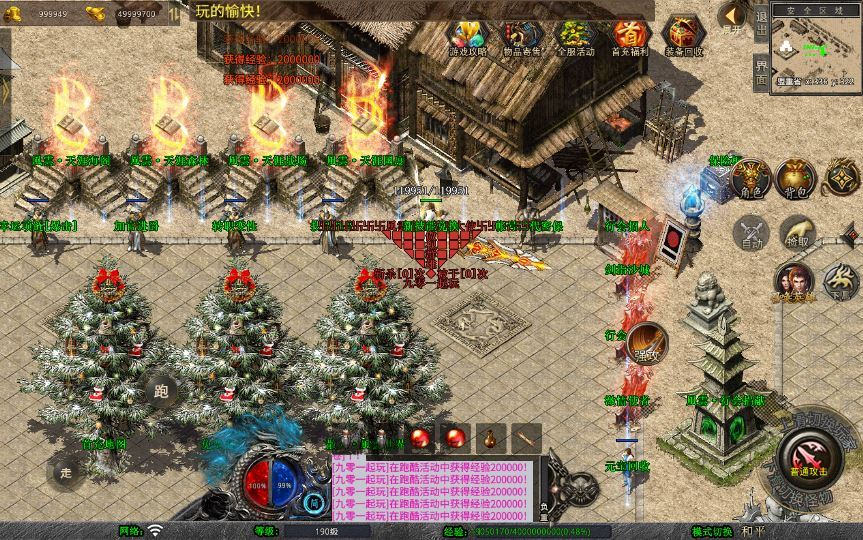The image size is (863, 540).
Task: Open the 全服活动 server events icon
Action: click(x=574, y=37)
